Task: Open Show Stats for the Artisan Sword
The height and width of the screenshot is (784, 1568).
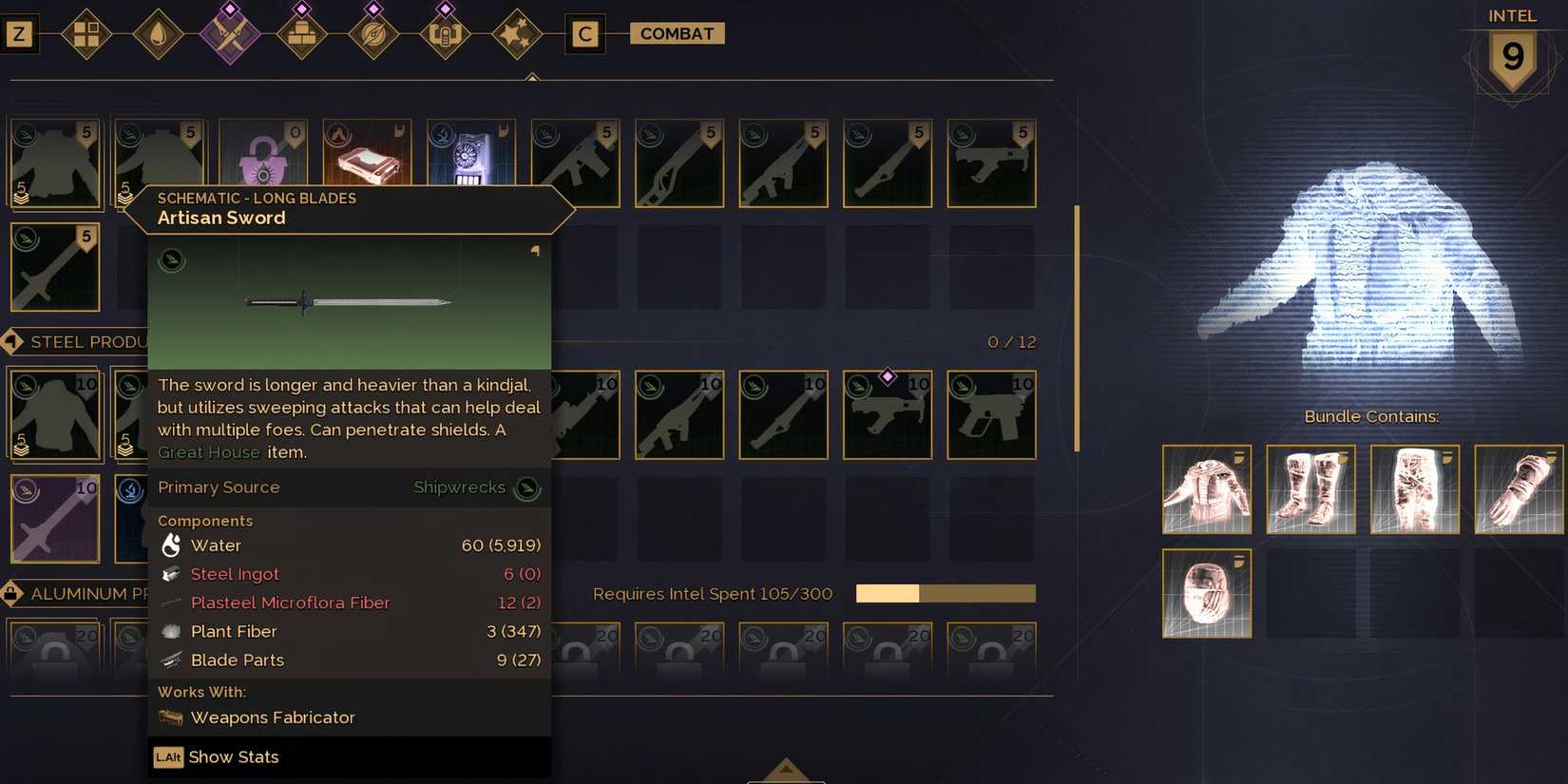Action: [232, 756]
